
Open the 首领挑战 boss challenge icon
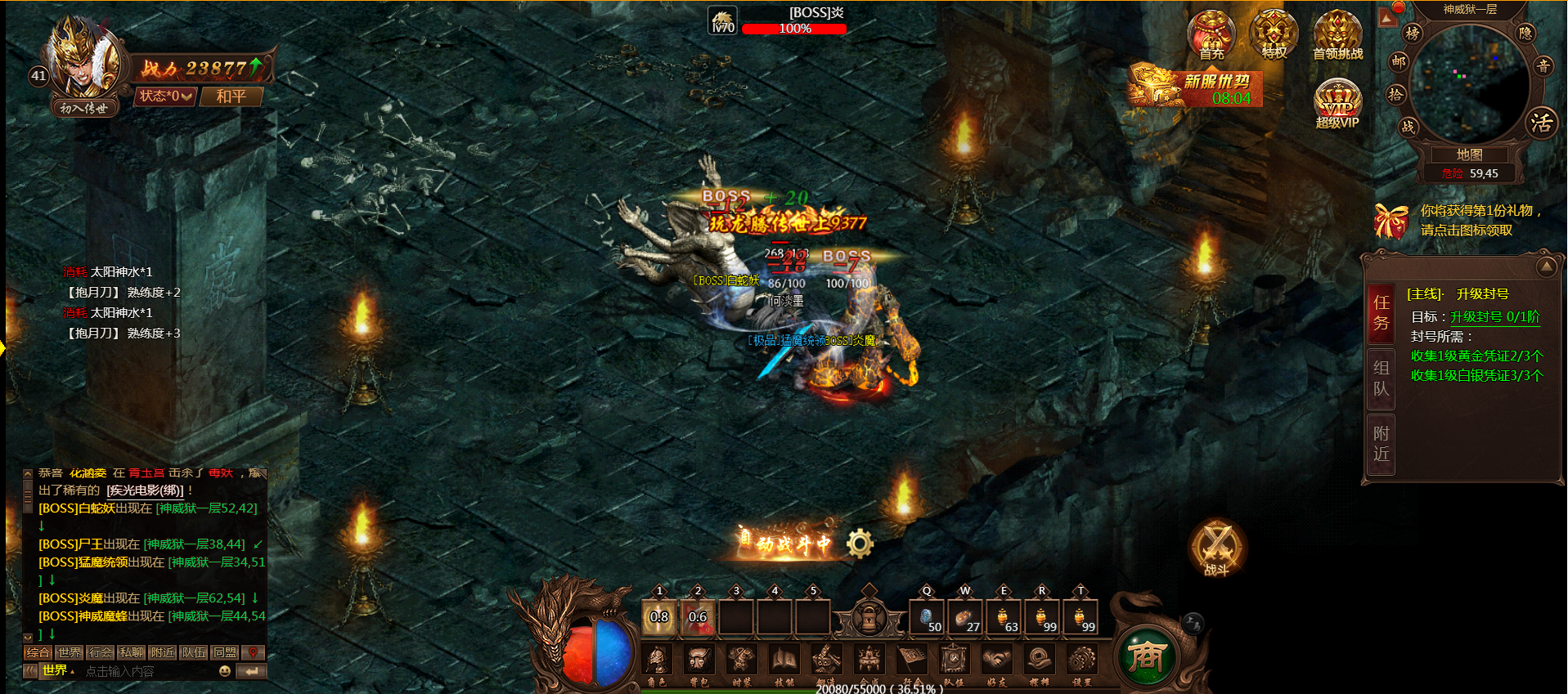pos(1337,35)
